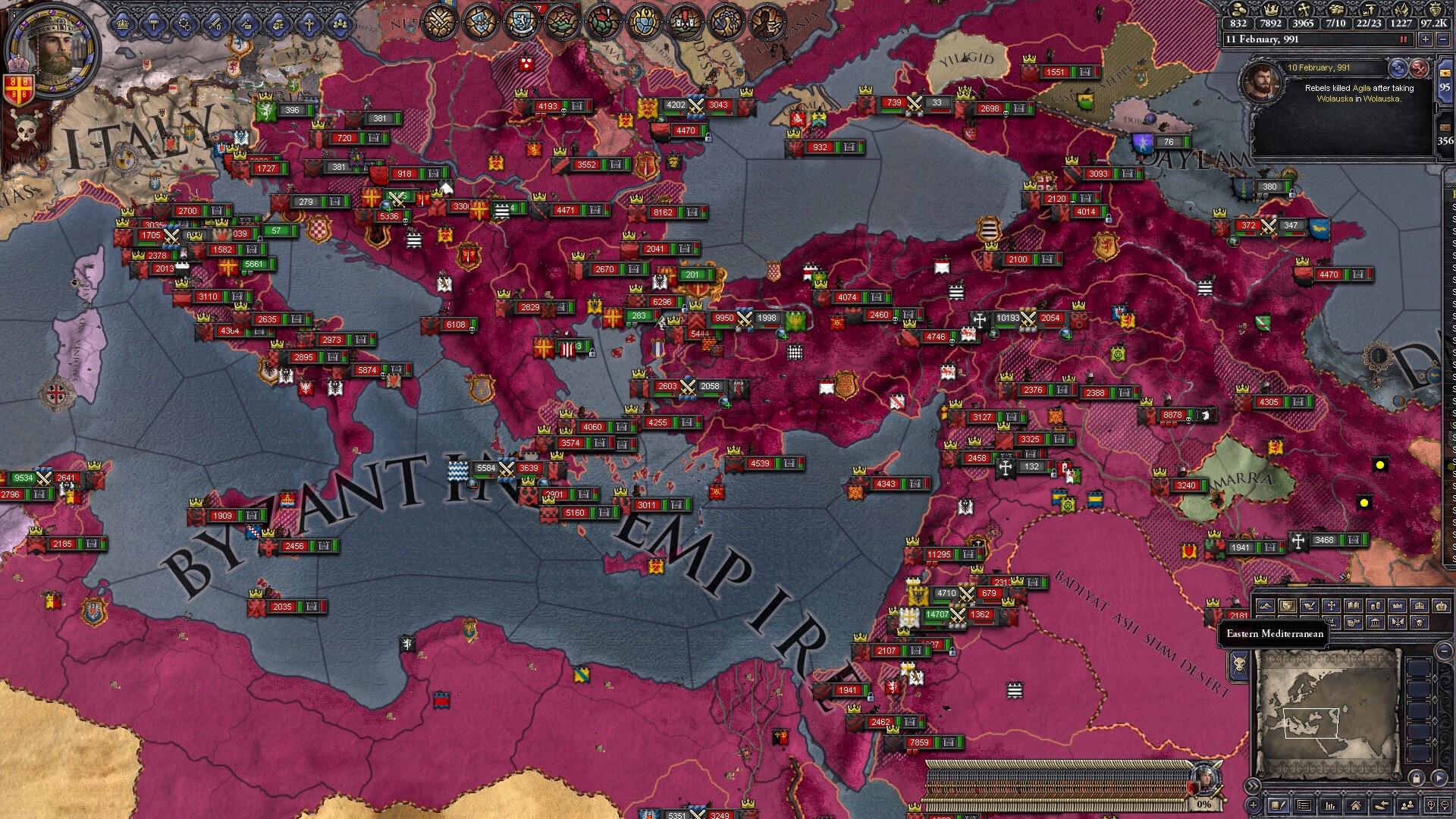1456x819 pixels.
Task: Open the arrow button beside the lock icon
Action: coord(1439,778)
